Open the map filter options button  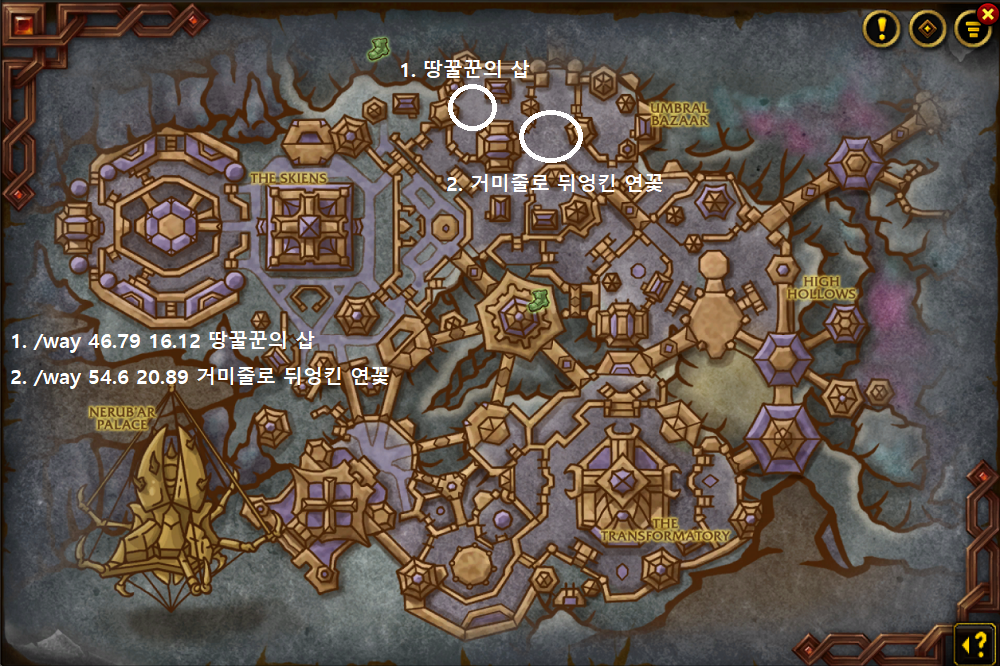click(x=970, y=30)
